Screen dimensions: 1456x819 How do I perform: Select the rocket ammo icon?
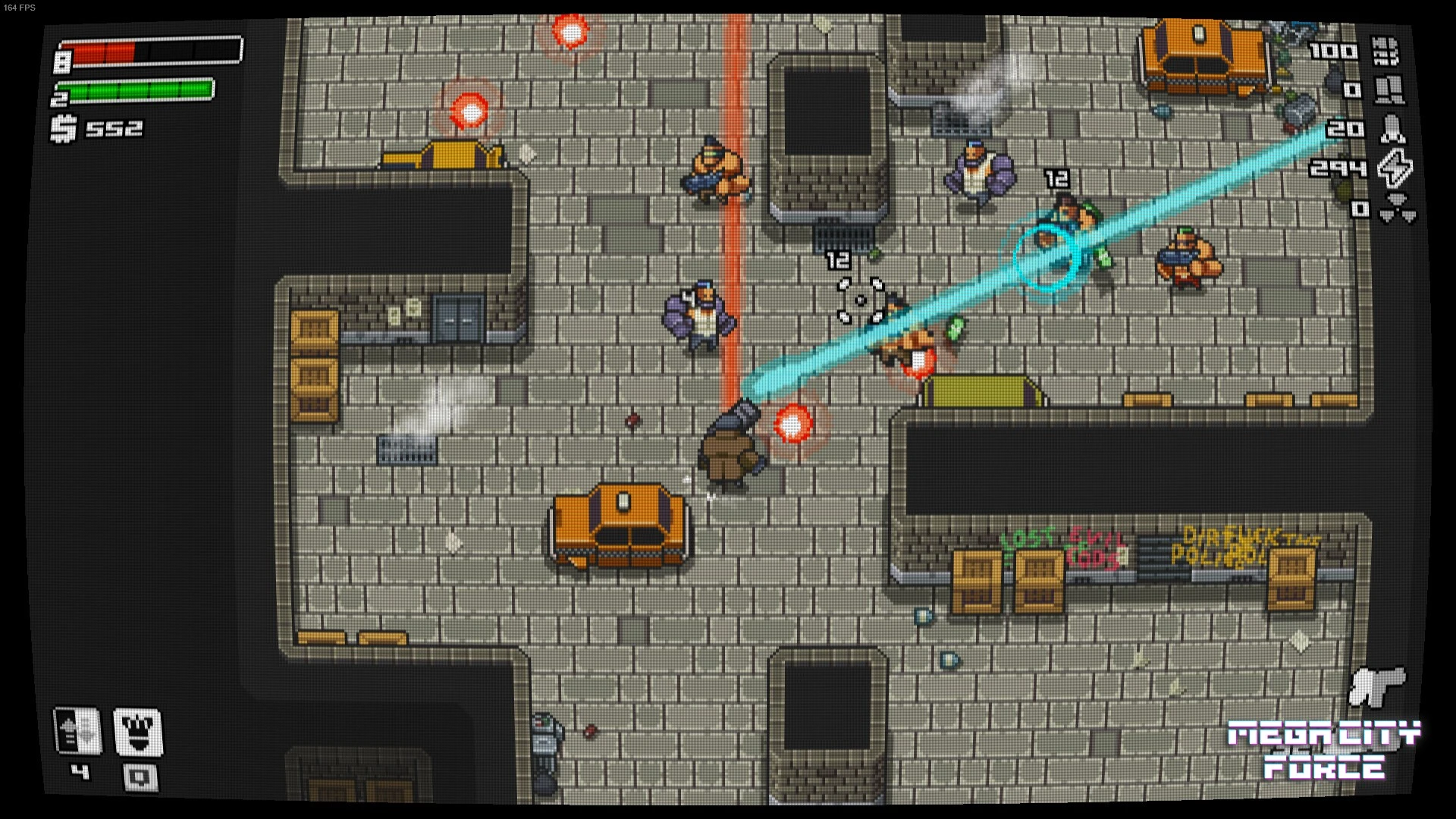[1392, 130]
